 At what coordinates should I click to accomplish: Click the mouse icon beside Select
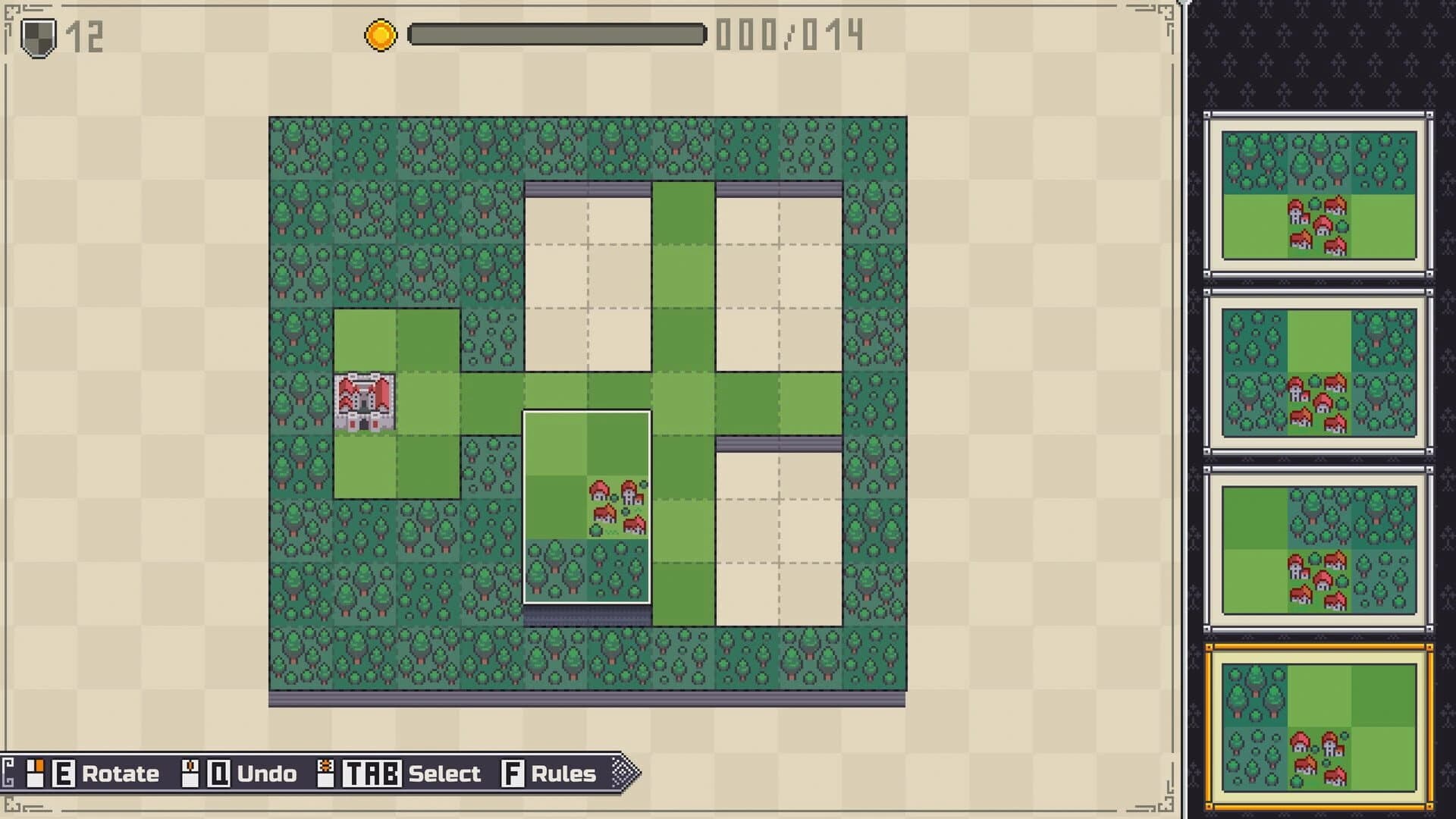click(x=326, y=773)
